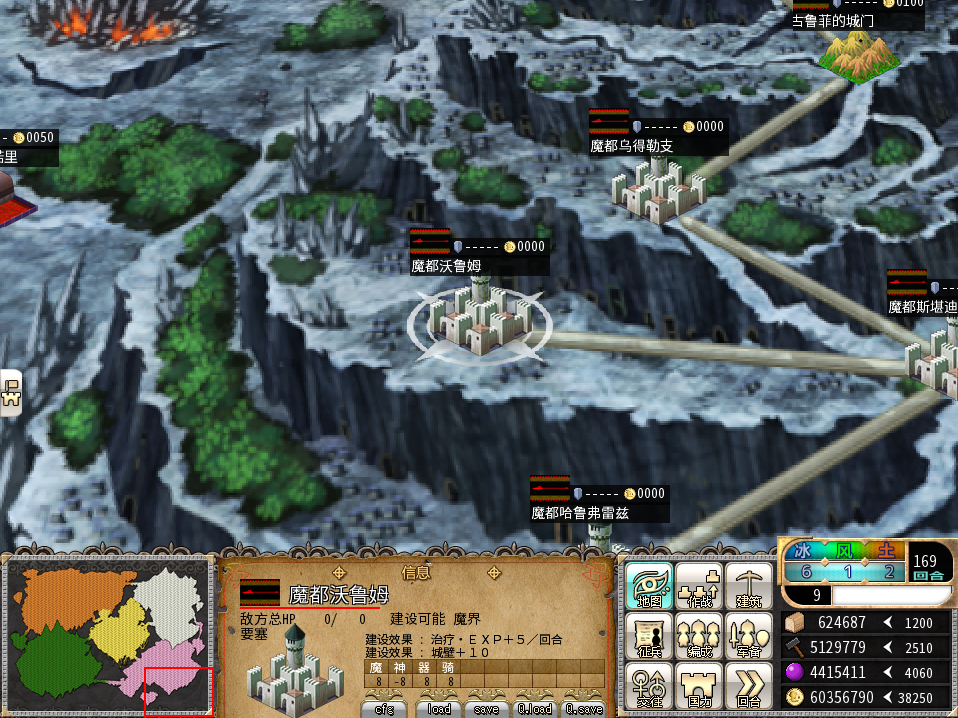End the turn with 回合 button
The width and height of the screenshot is (958, 718).
click(748, 686)
